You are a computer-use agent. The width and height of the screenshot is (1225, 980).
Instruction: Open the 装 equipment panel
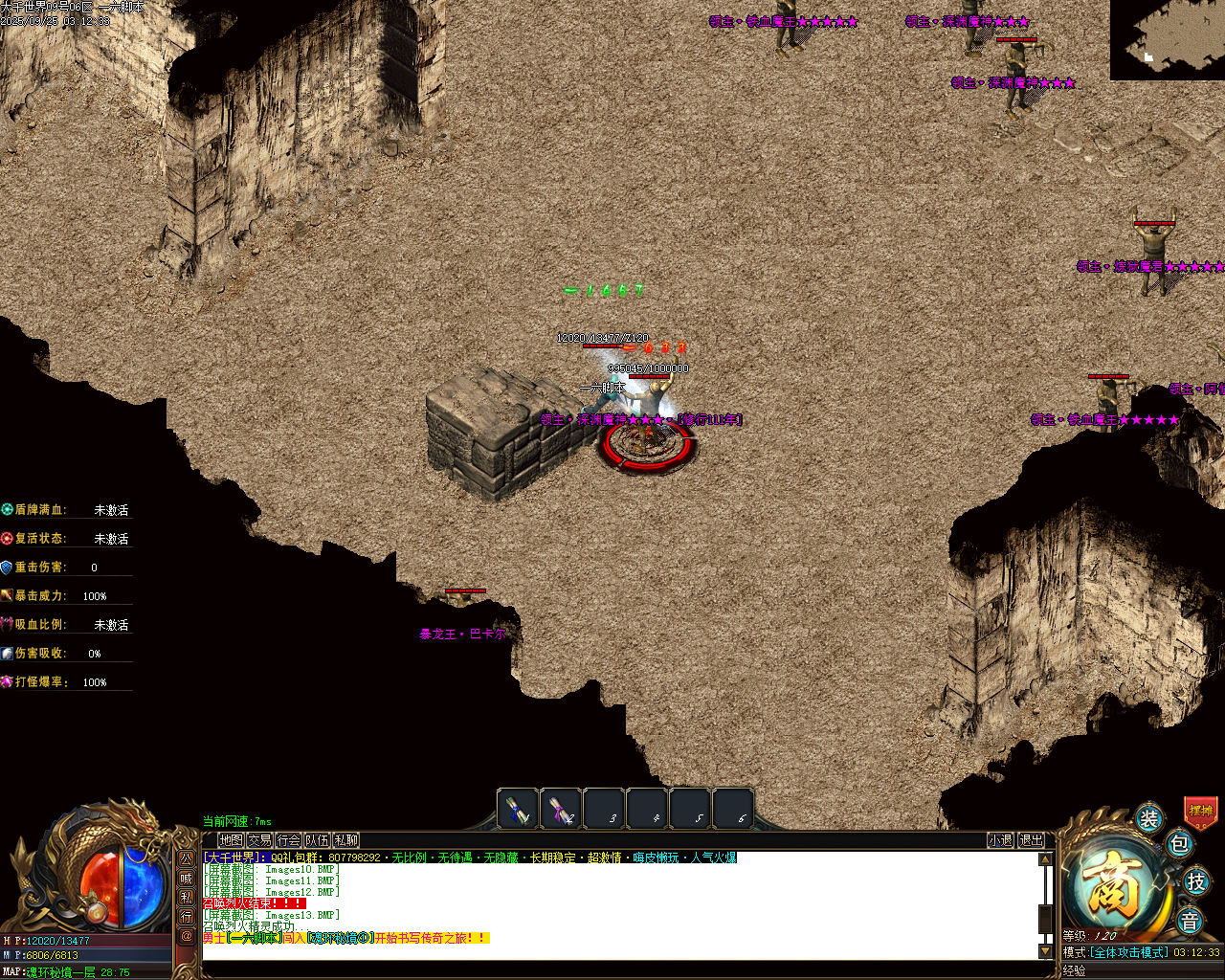pos(1148,818)
